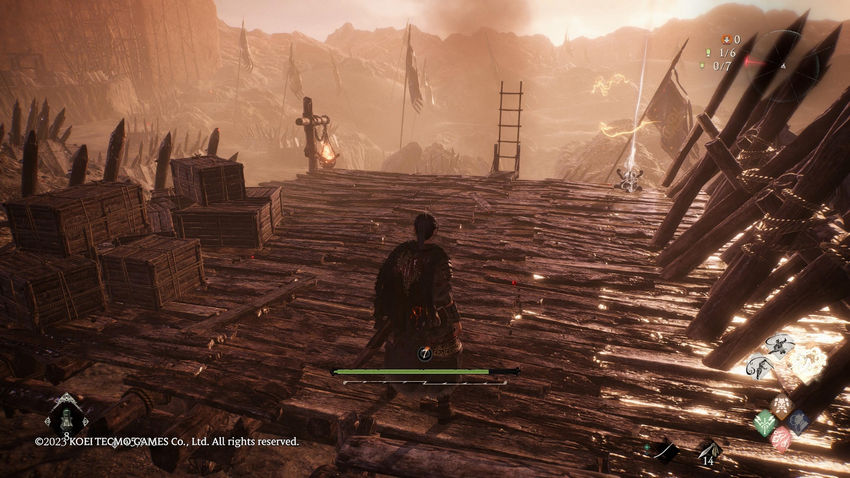Select the glowing white divine beast icon
This screenshot has height=478, width=850.
[x=808, y=363]
